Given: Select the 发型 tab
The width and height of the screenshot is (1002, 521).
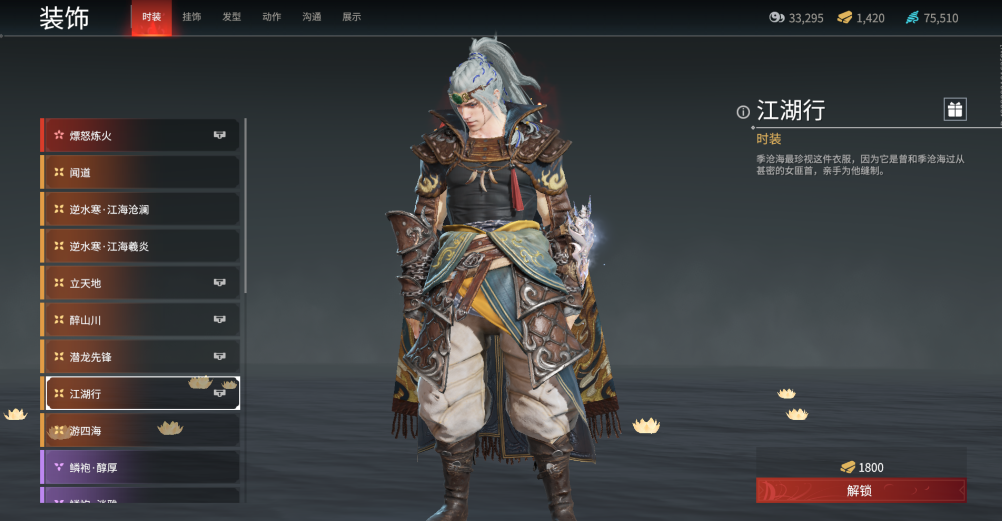Looking at the screenshot, I should [231, 17].
